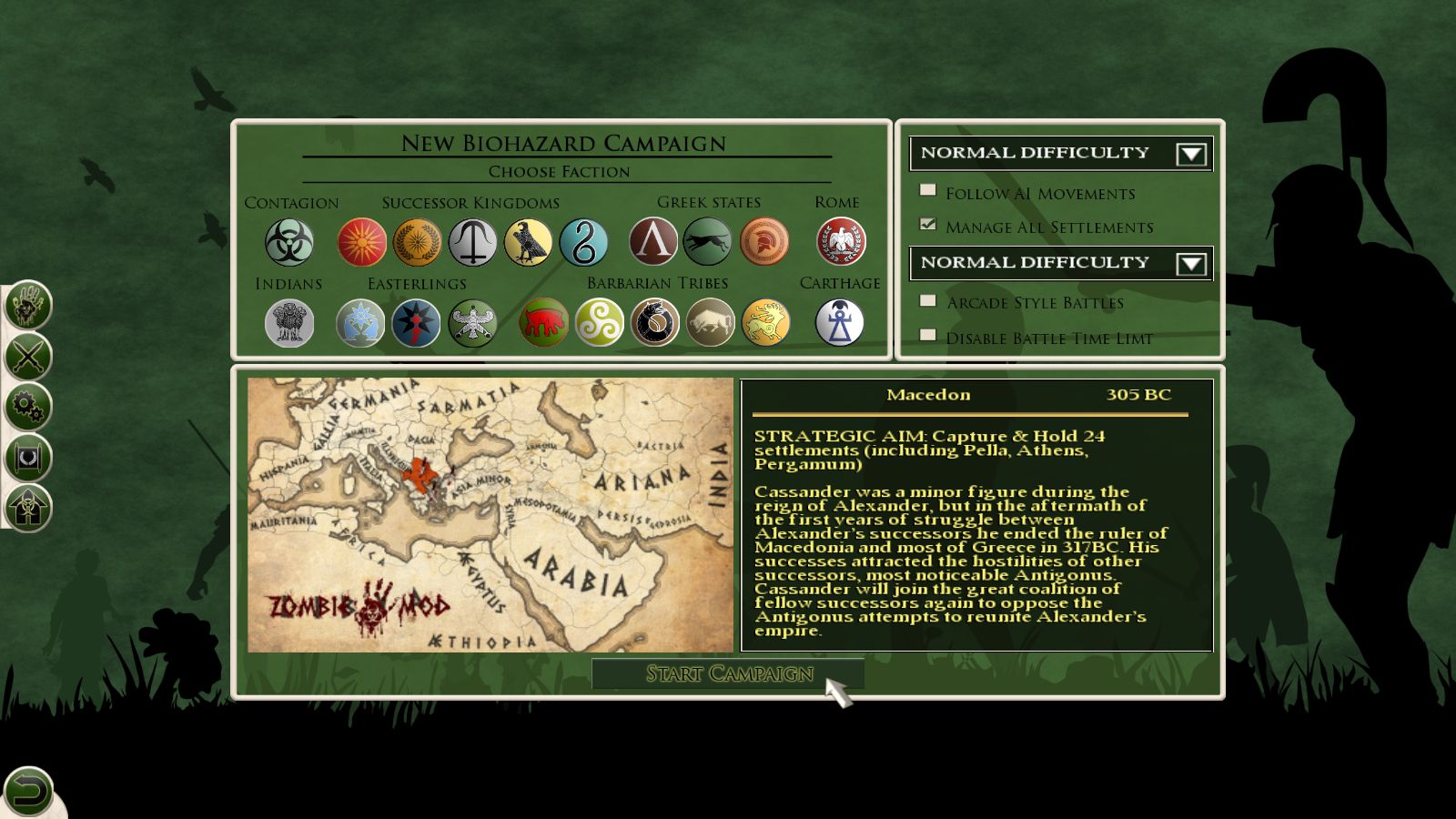Start the campaign
This screenshot has width=1456, height=819.
point(728,673)
